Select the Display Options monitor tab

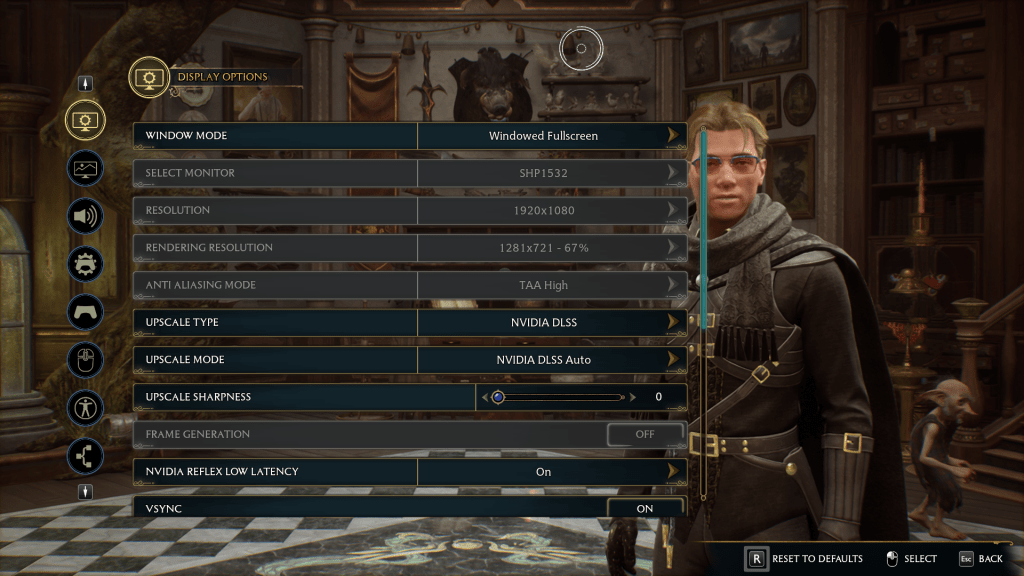pos(85,120)
